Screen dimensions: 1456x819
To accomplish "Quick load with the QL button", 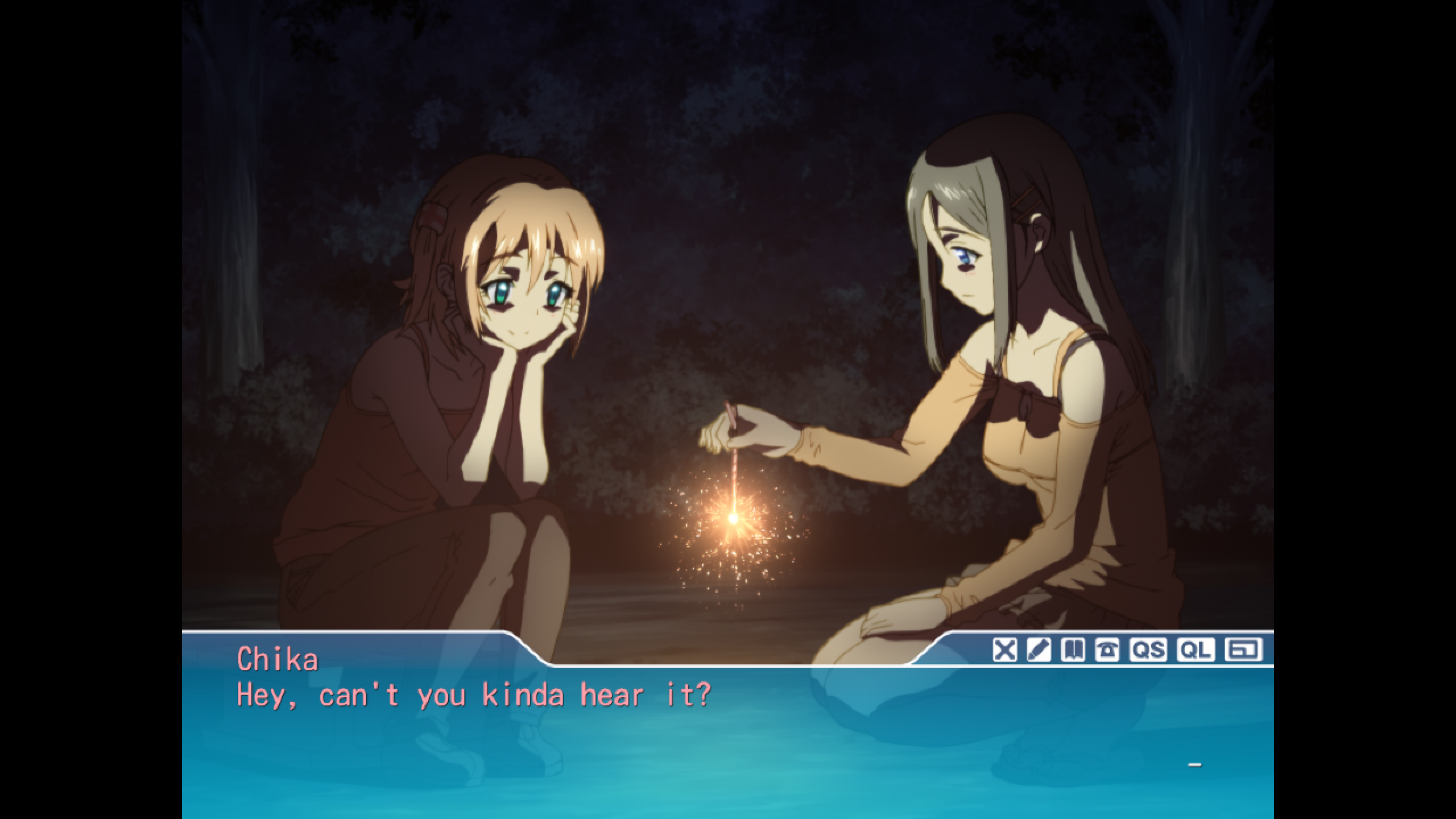I will pos(1196,650).
